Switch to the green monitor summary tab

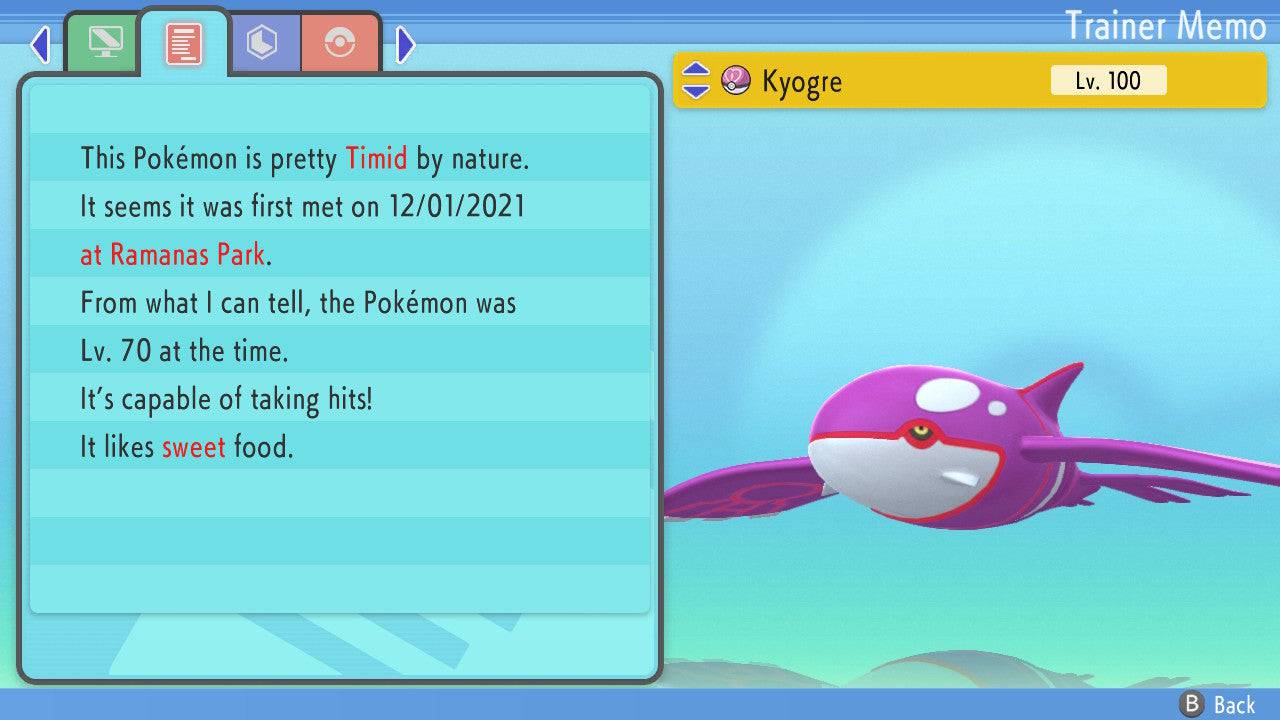[x=104, y=43]
